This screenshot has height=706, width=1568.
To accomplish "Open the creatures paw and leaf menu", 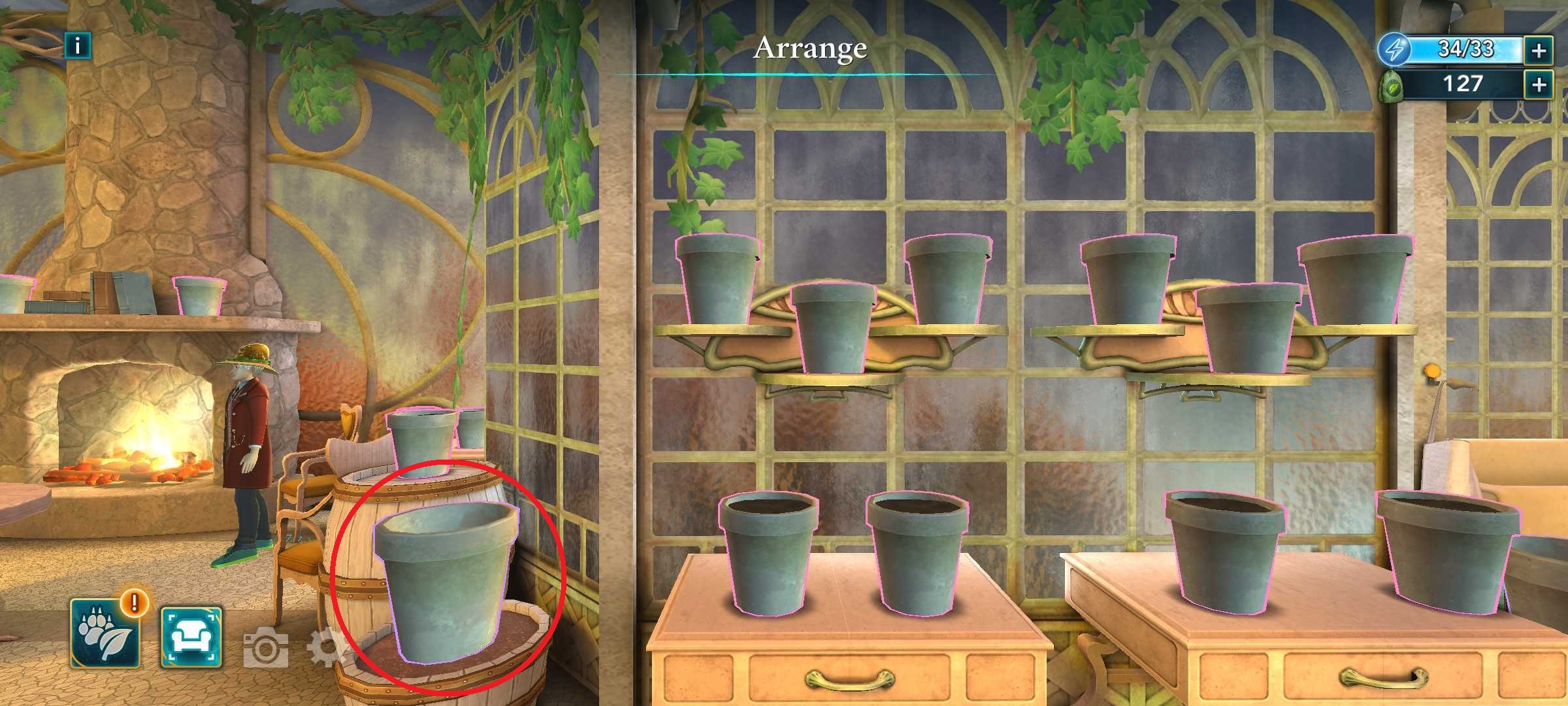I will 105,633.
